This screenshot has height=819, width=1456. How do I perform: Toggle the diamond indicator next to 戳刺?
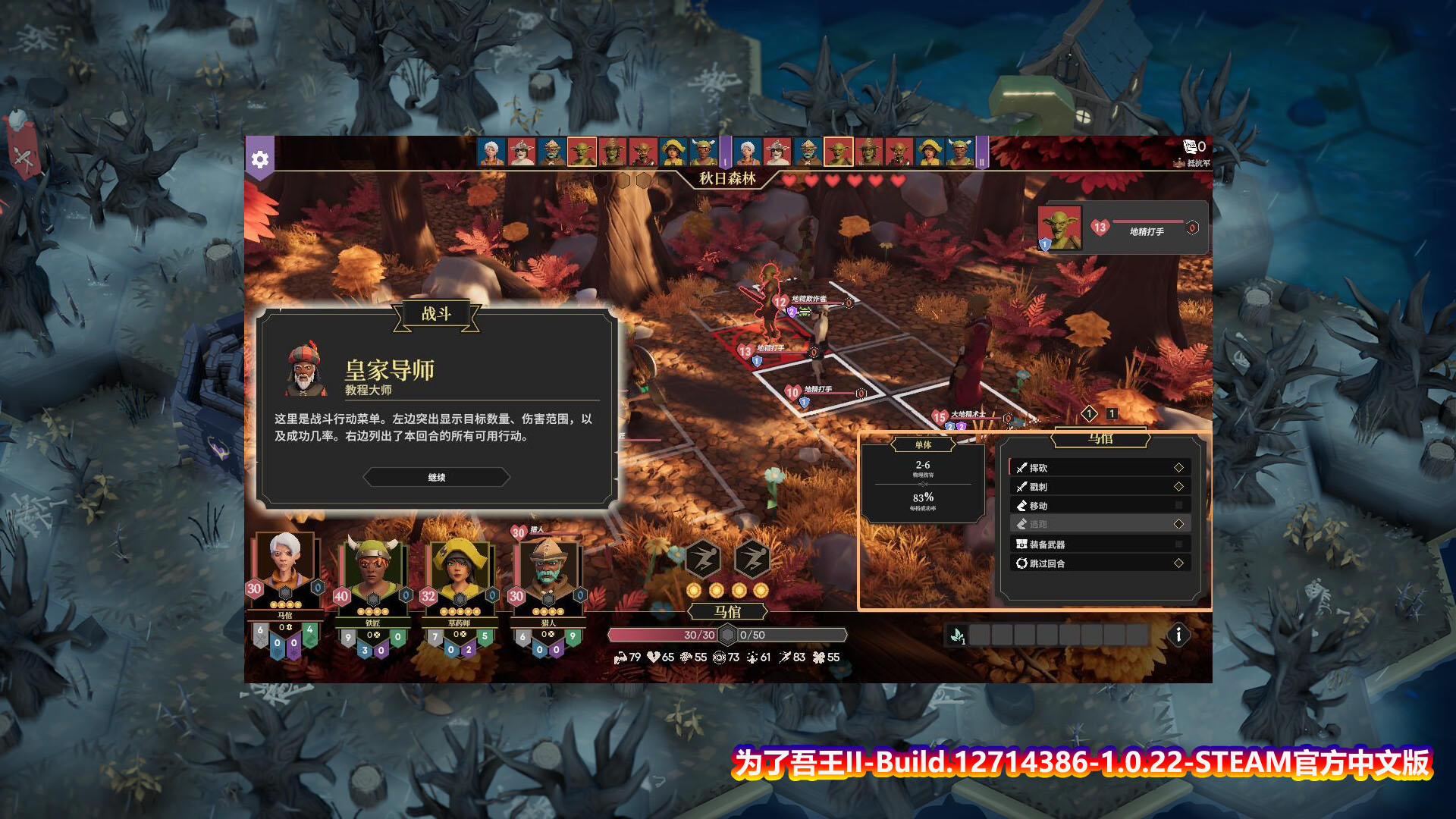(x=1180, y=486)
